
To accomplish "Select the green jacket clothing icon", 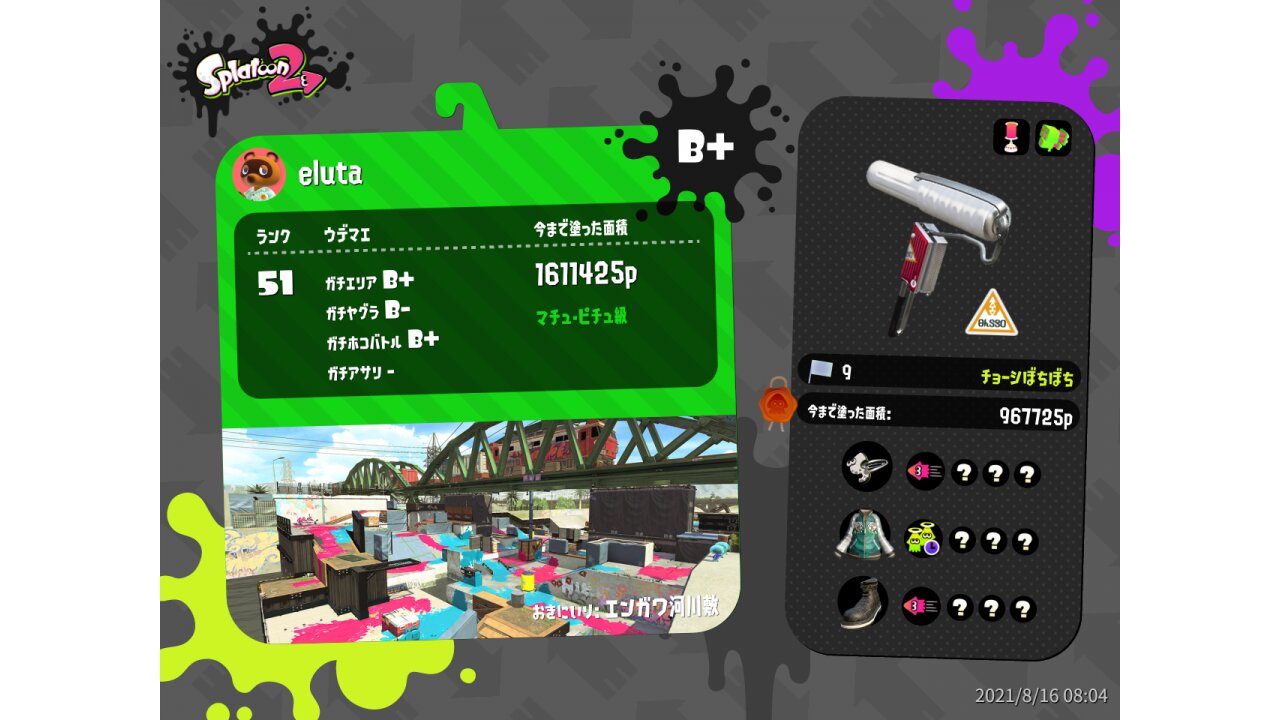I will (x=864, y=534).
